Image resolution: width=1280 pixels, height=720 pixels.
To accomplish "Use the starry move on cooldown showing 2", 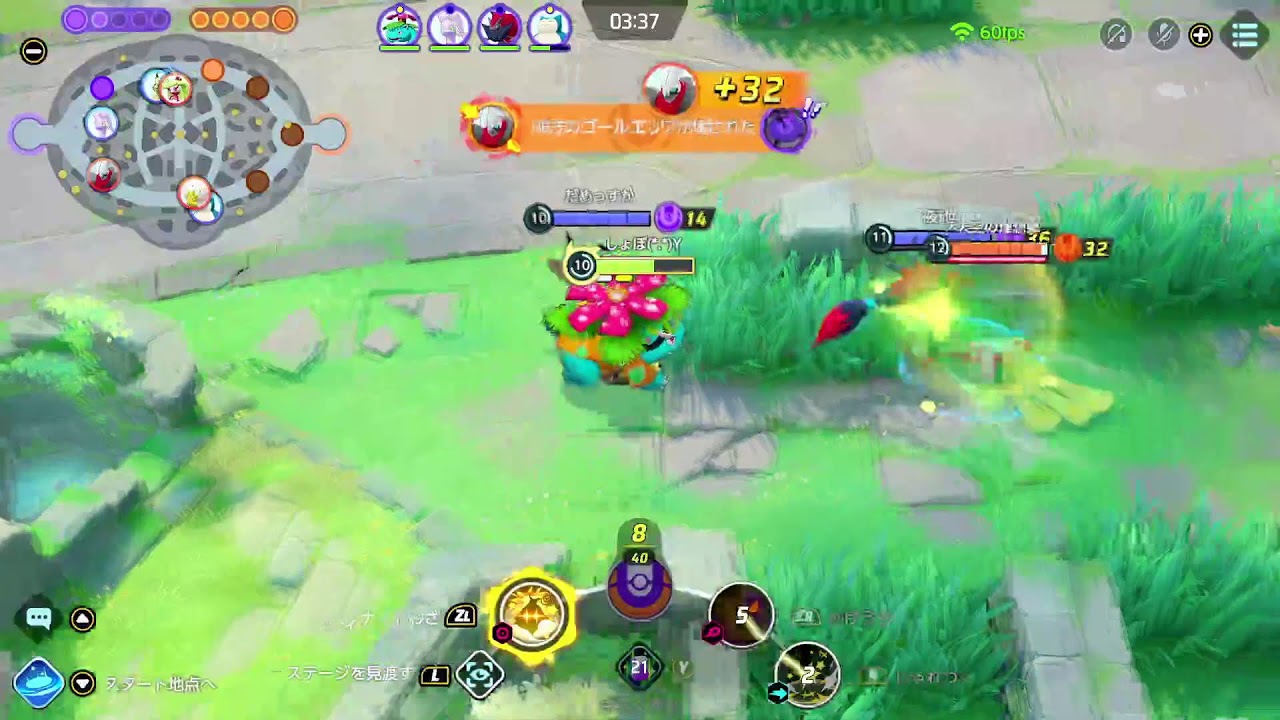I will point(807,675).
